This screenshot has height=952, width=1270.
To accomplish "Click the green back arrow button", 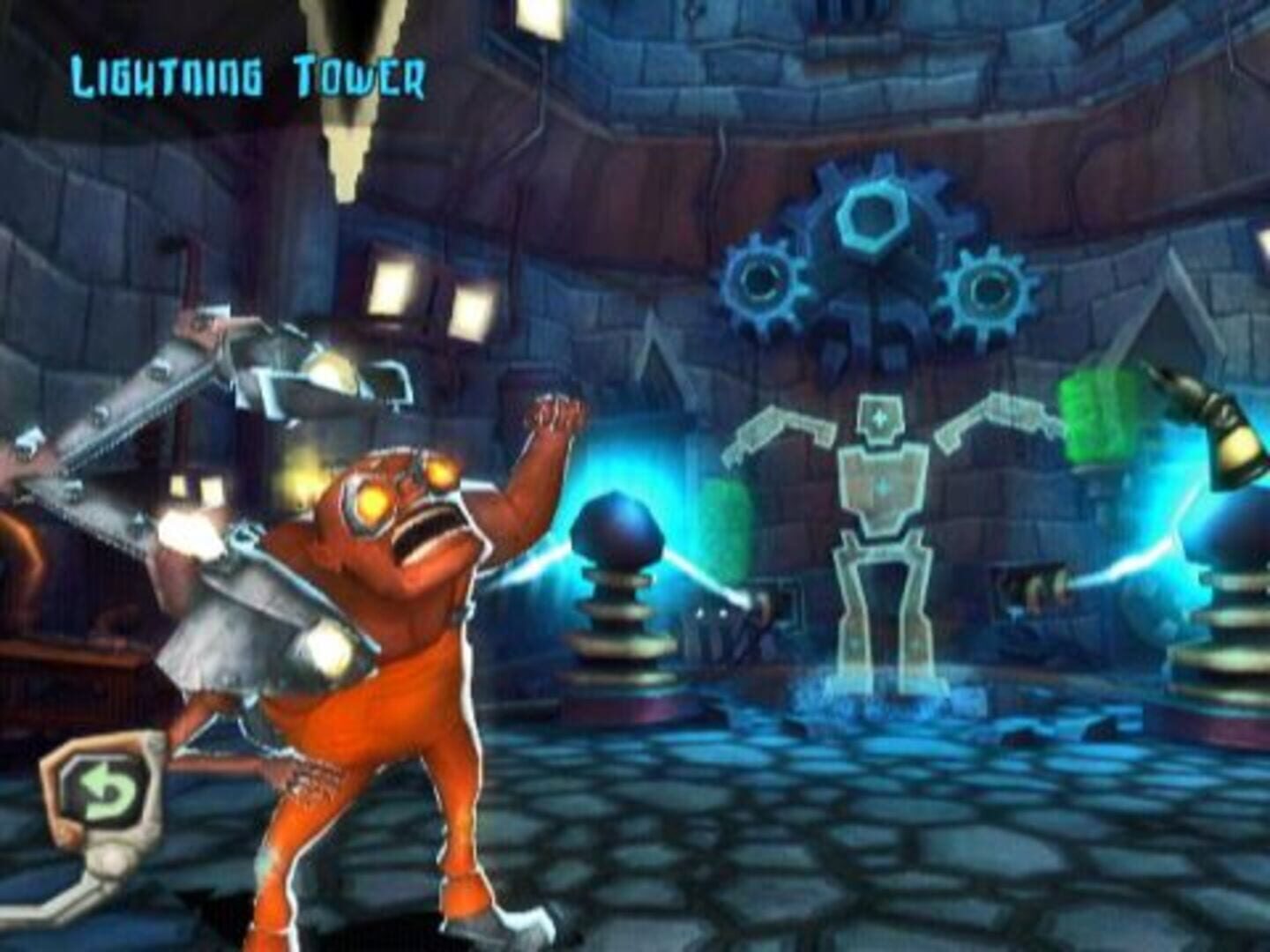I will (107, 791).
